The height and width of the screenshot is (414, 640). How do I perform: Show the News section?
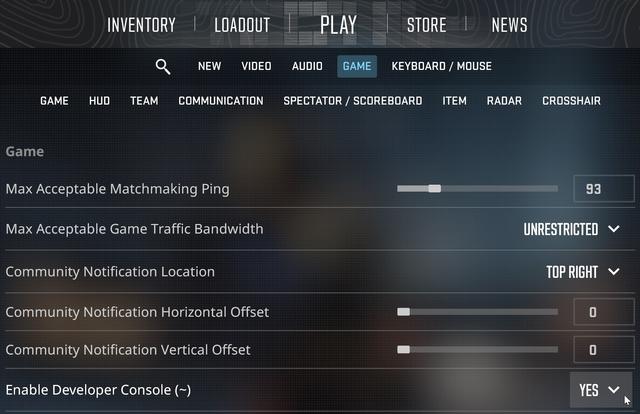coord(509,25)
